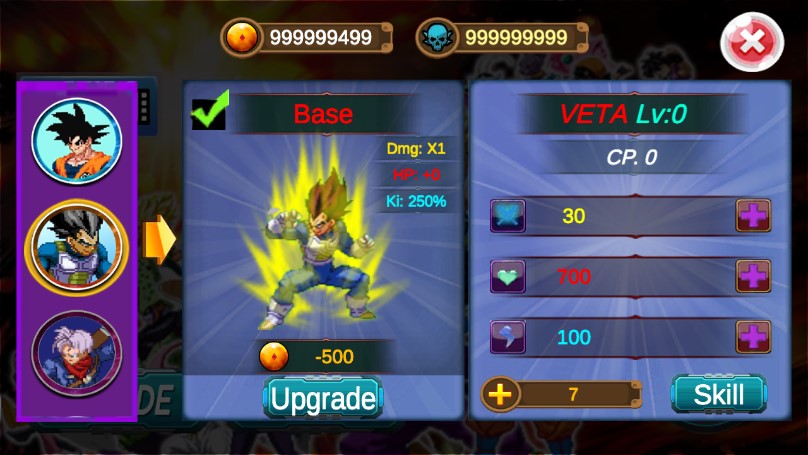Select the Goku character portrait
This screenshot has height=455, width=808.
tap(76, 141)
